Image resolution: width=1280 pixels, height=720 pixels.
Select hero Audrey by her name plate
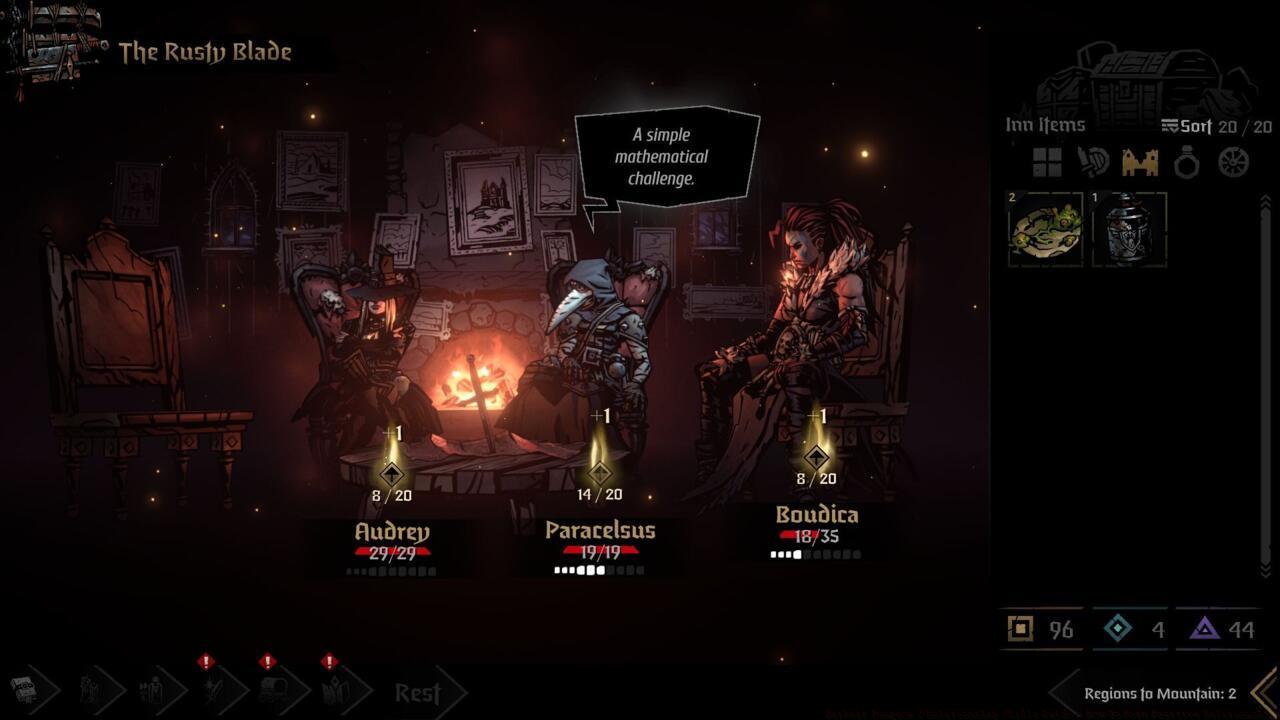[x=392, y=533]
